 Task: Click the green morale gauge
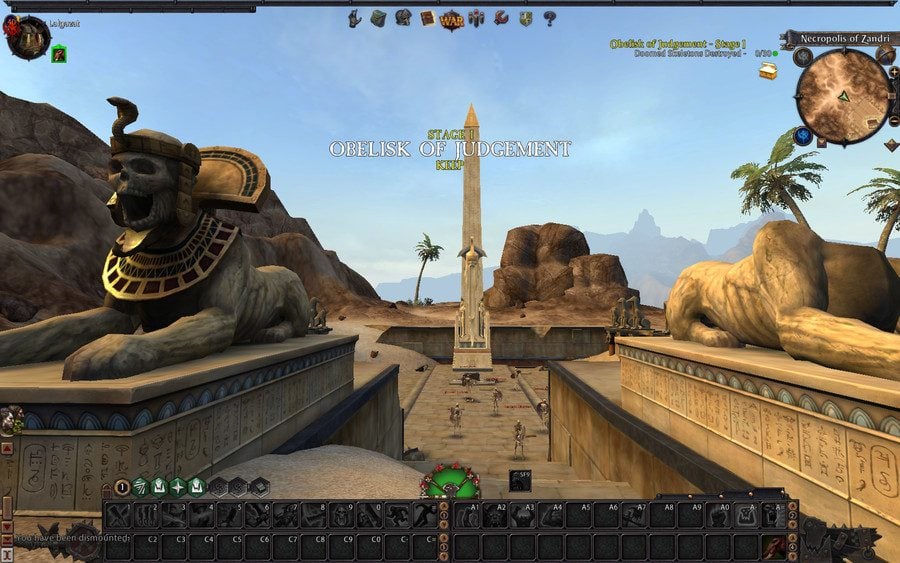click(449, 482)
